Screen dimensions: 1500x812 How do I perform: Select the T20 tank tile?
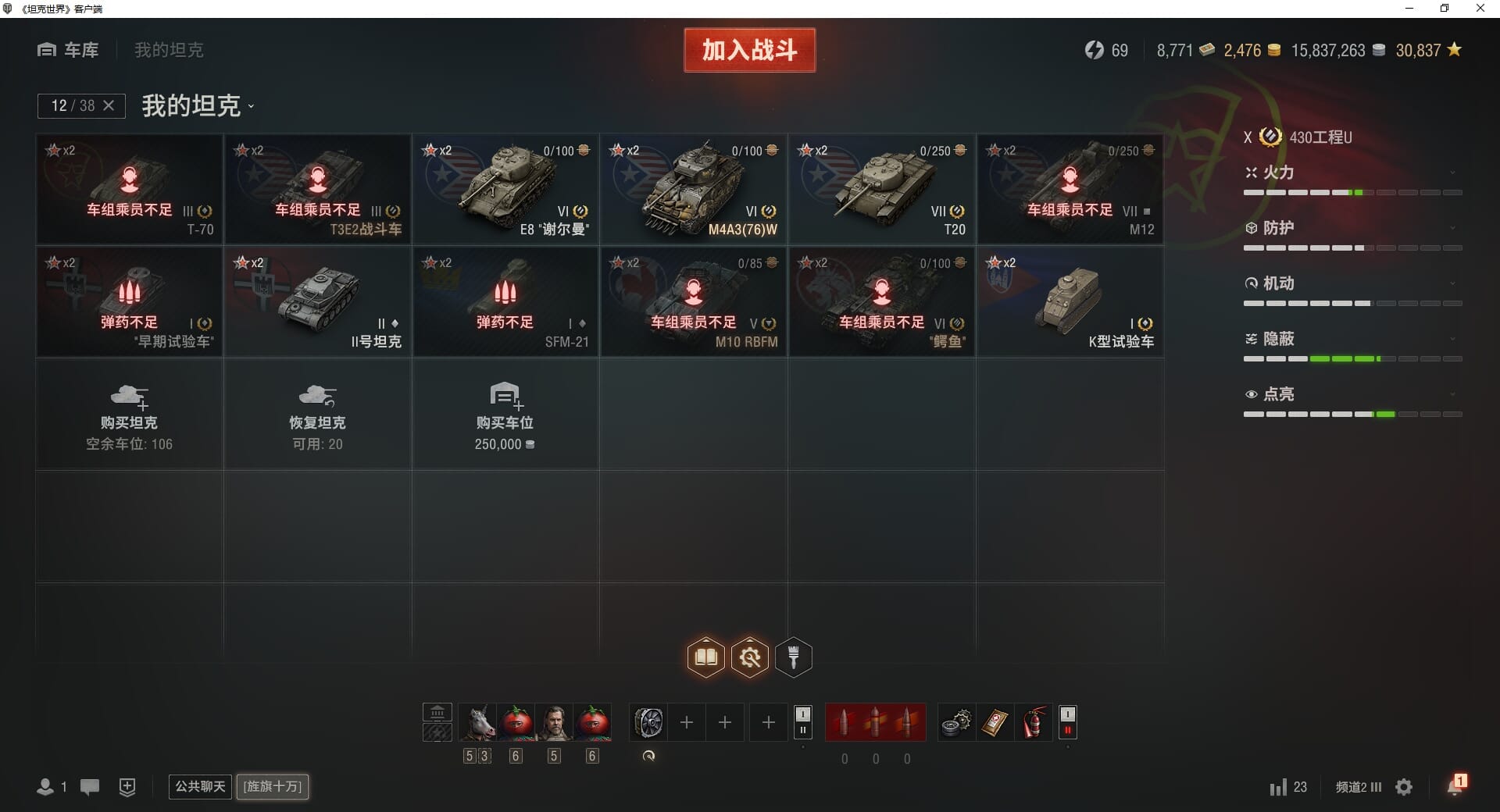pyautogui.click(x=882, y=189)
